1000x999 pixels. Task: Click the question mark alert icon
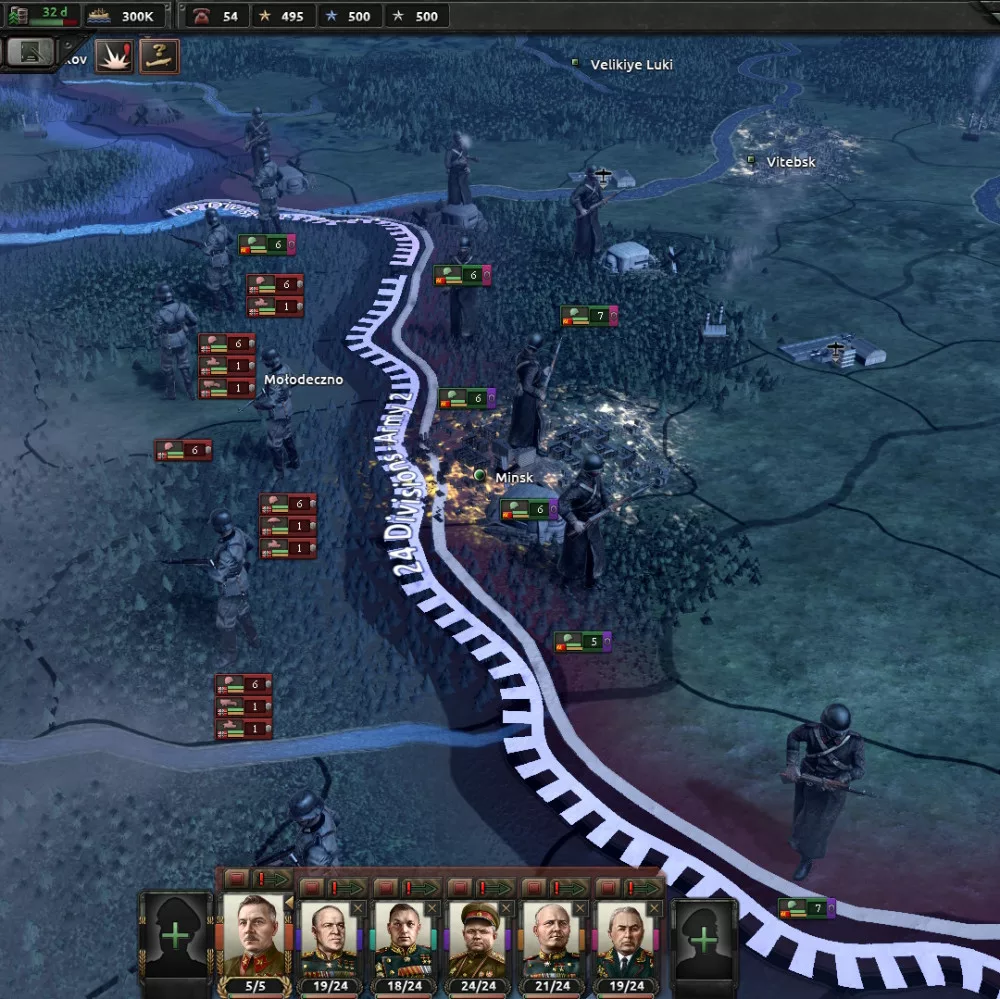[x=158, y=56]
